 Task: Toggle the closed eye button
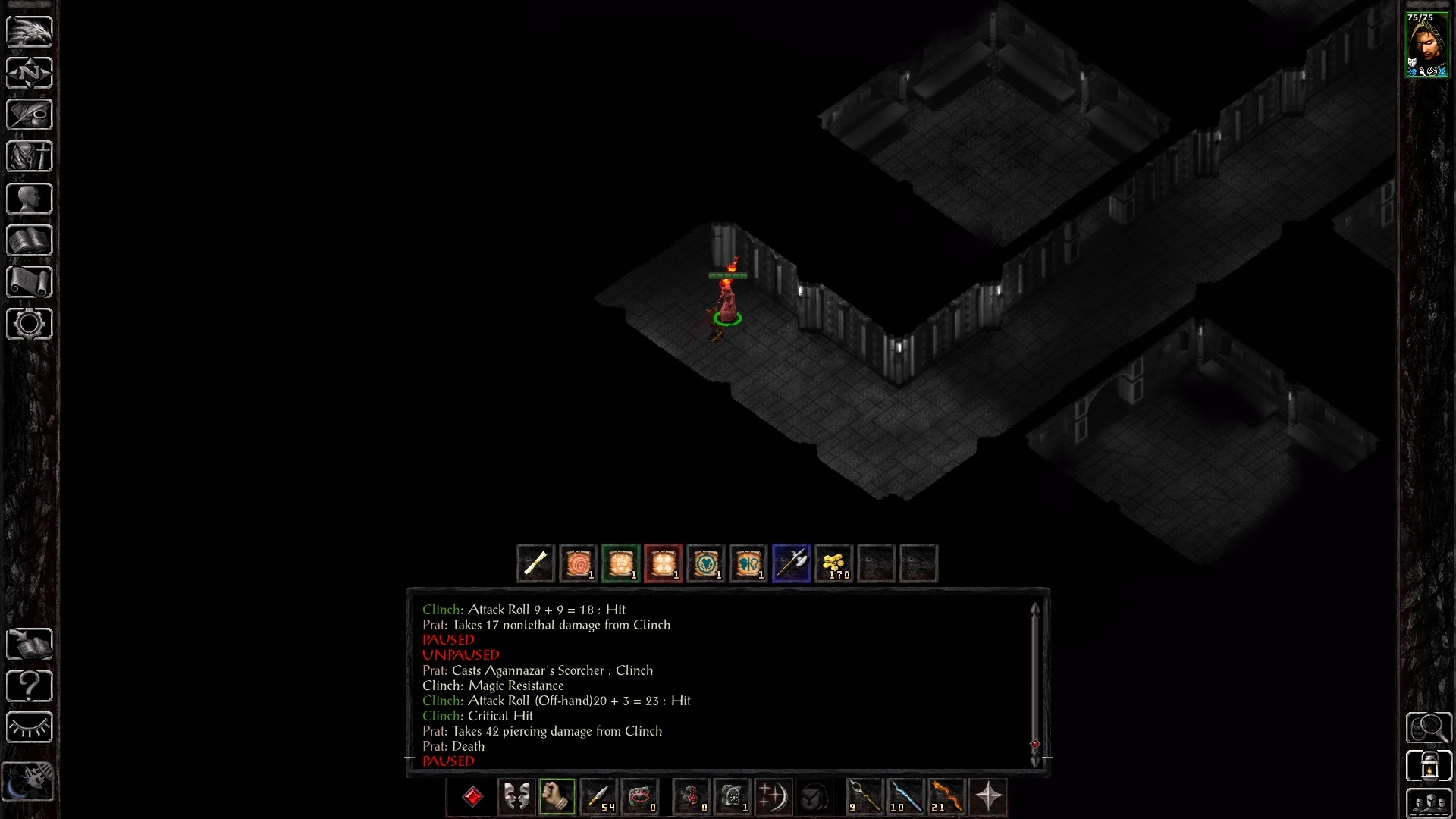tap(30, 728)
